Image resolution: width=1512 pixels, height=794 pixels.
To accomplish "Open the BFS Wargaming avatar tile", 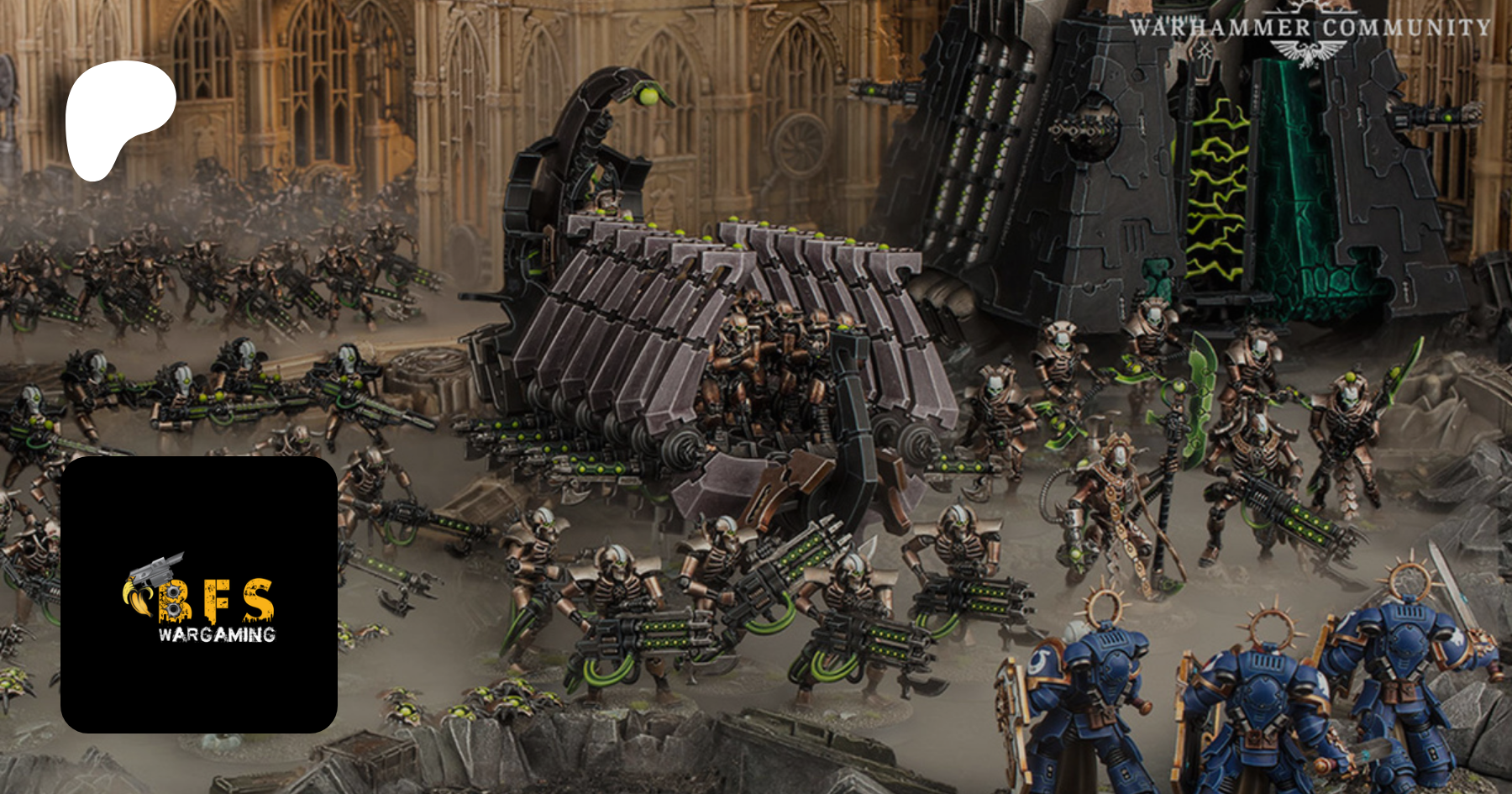I will [x=199, y=594].
